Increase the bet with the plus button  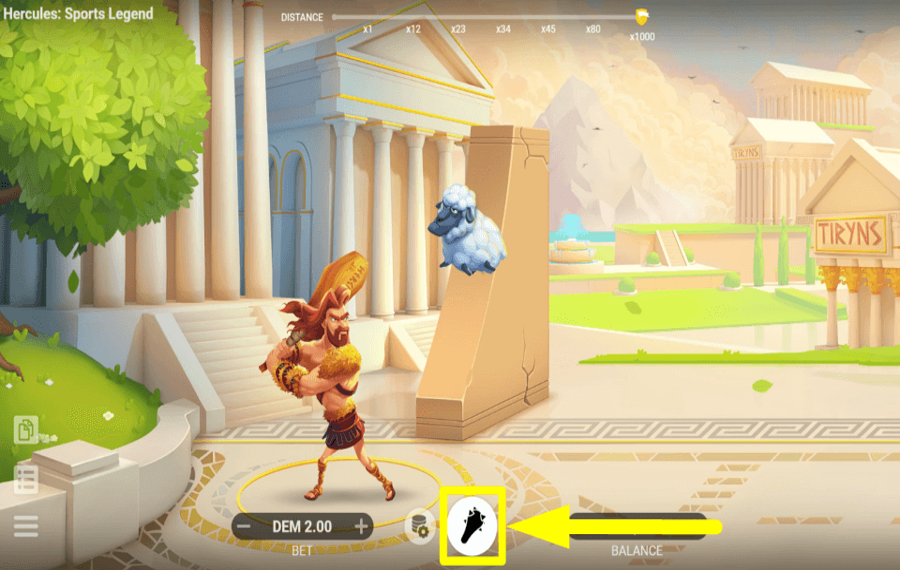click(361, 526)
